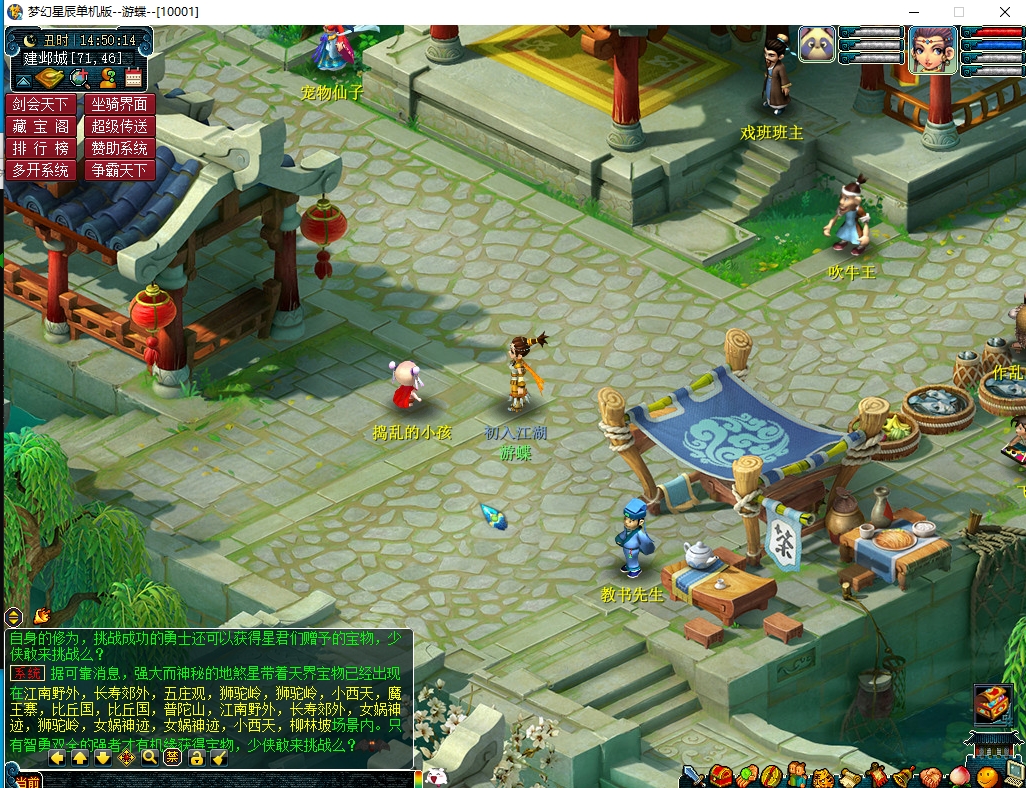
Task: Open 争霸天下 from the red menu
Action: (x=119, y=170)
